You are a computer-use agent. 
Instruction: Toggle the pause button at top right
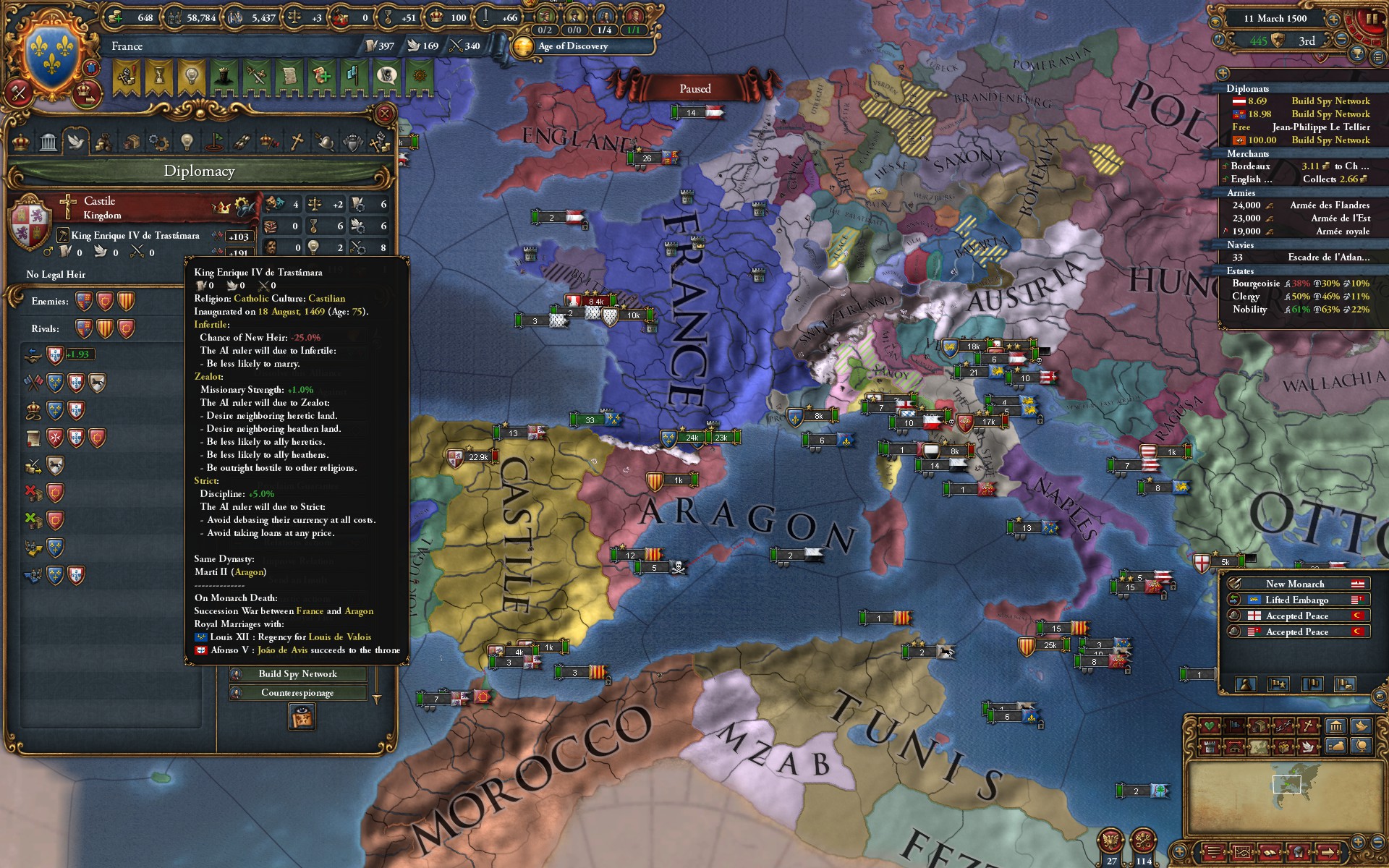point(1372,18)
